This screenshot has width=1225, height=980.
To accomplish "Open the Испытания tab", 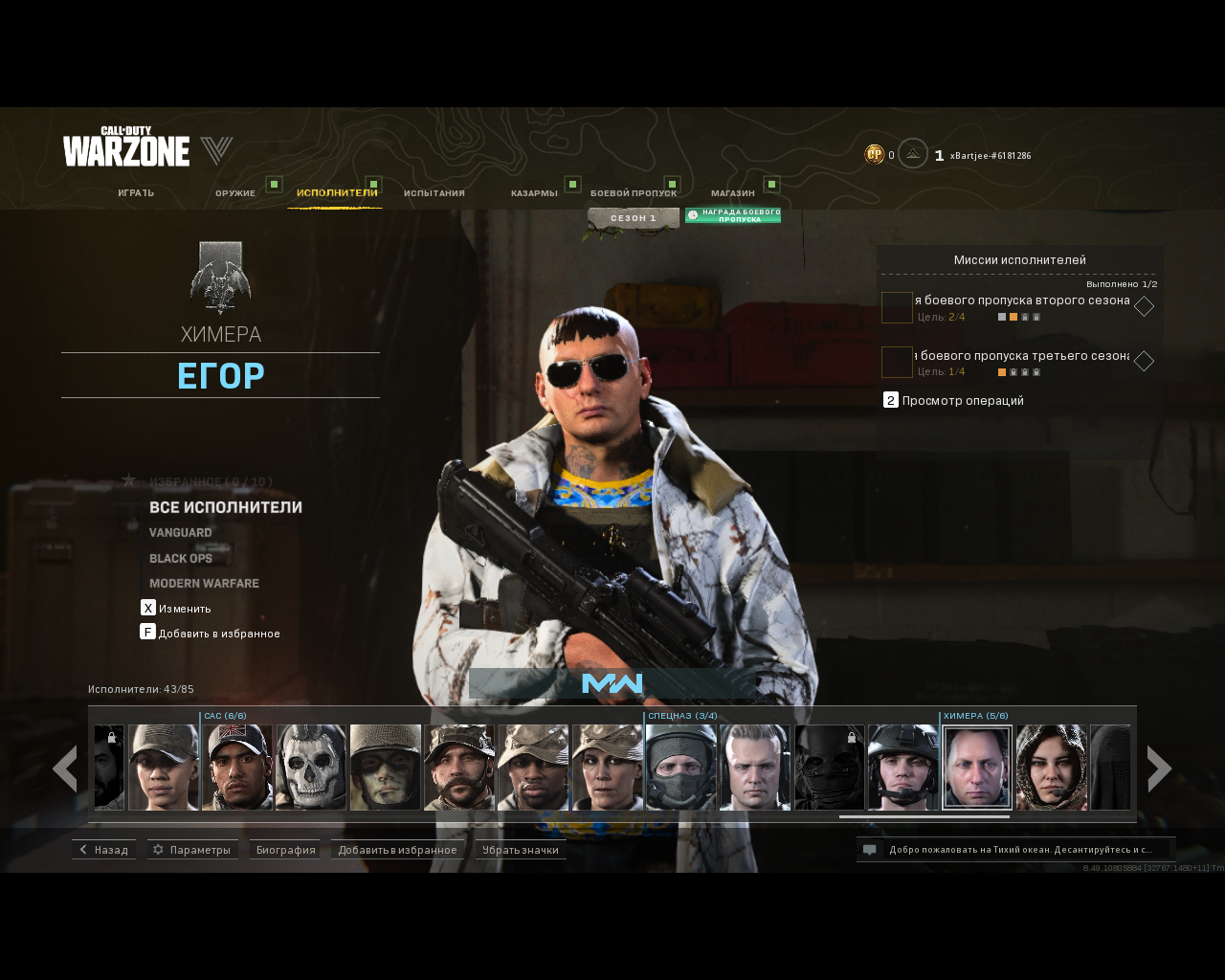I will tap(434, 193).
